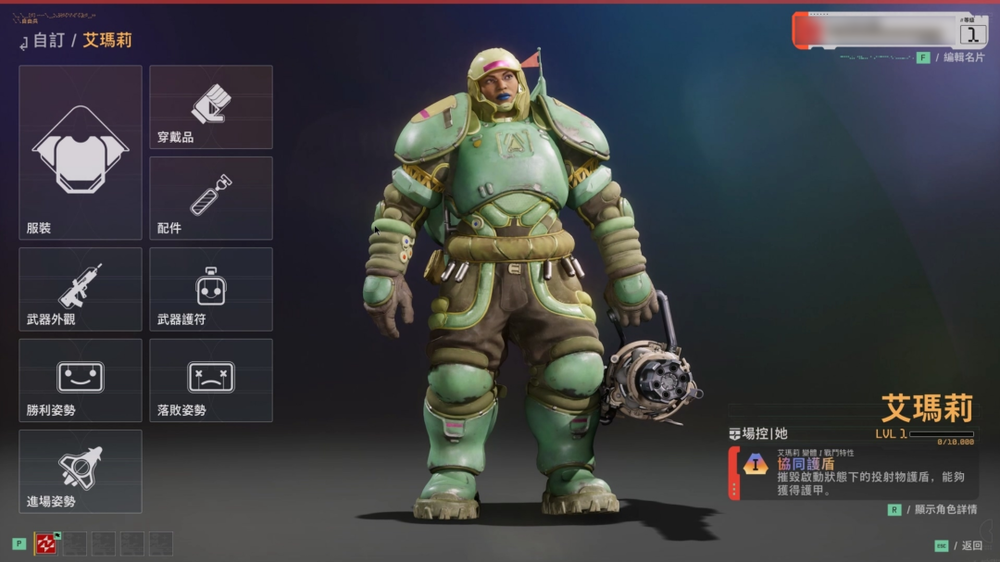
Task: Open the player name card banner
Action: tap(889, 31)
